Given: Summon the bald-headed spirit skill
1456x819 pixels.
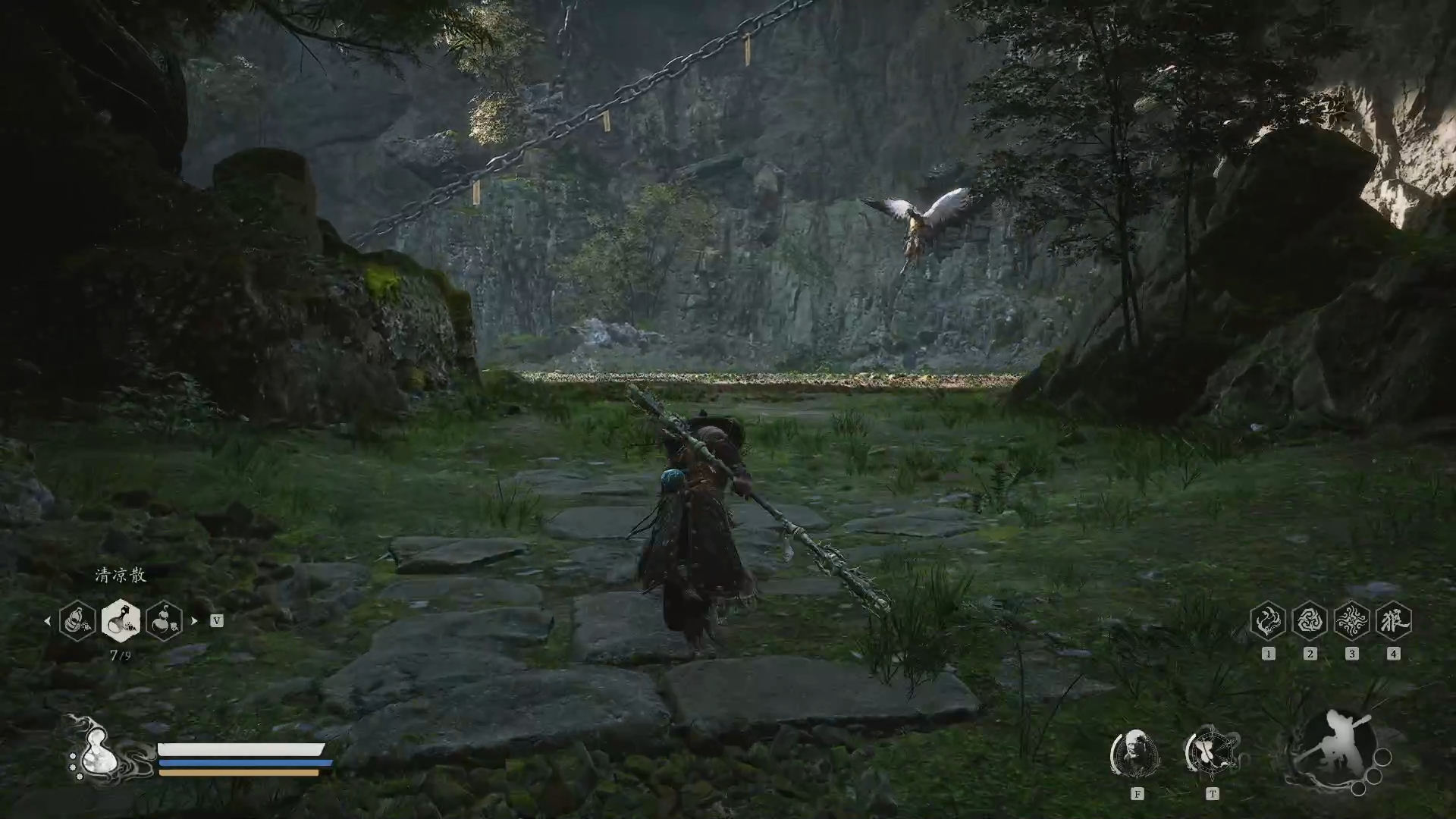Looking at the screenshot, I should point(1135,752).
